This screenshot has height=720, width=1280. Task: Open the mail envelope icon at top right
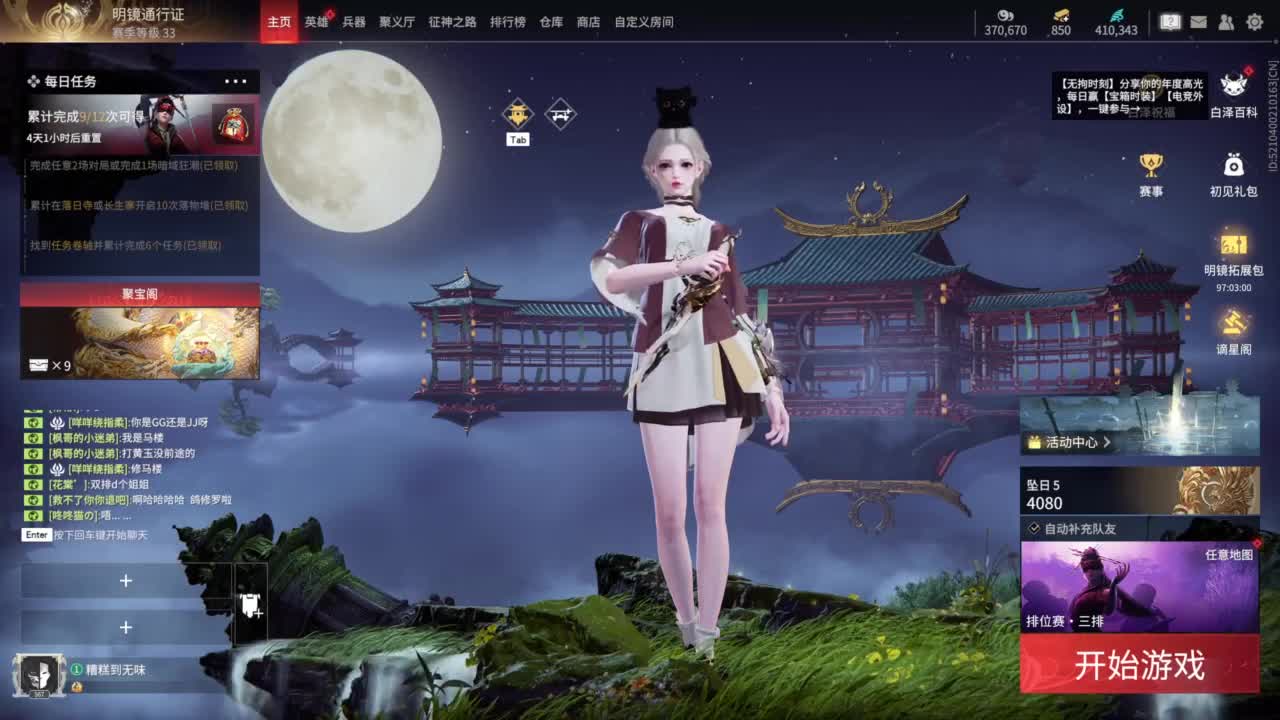pos(1199,20)
